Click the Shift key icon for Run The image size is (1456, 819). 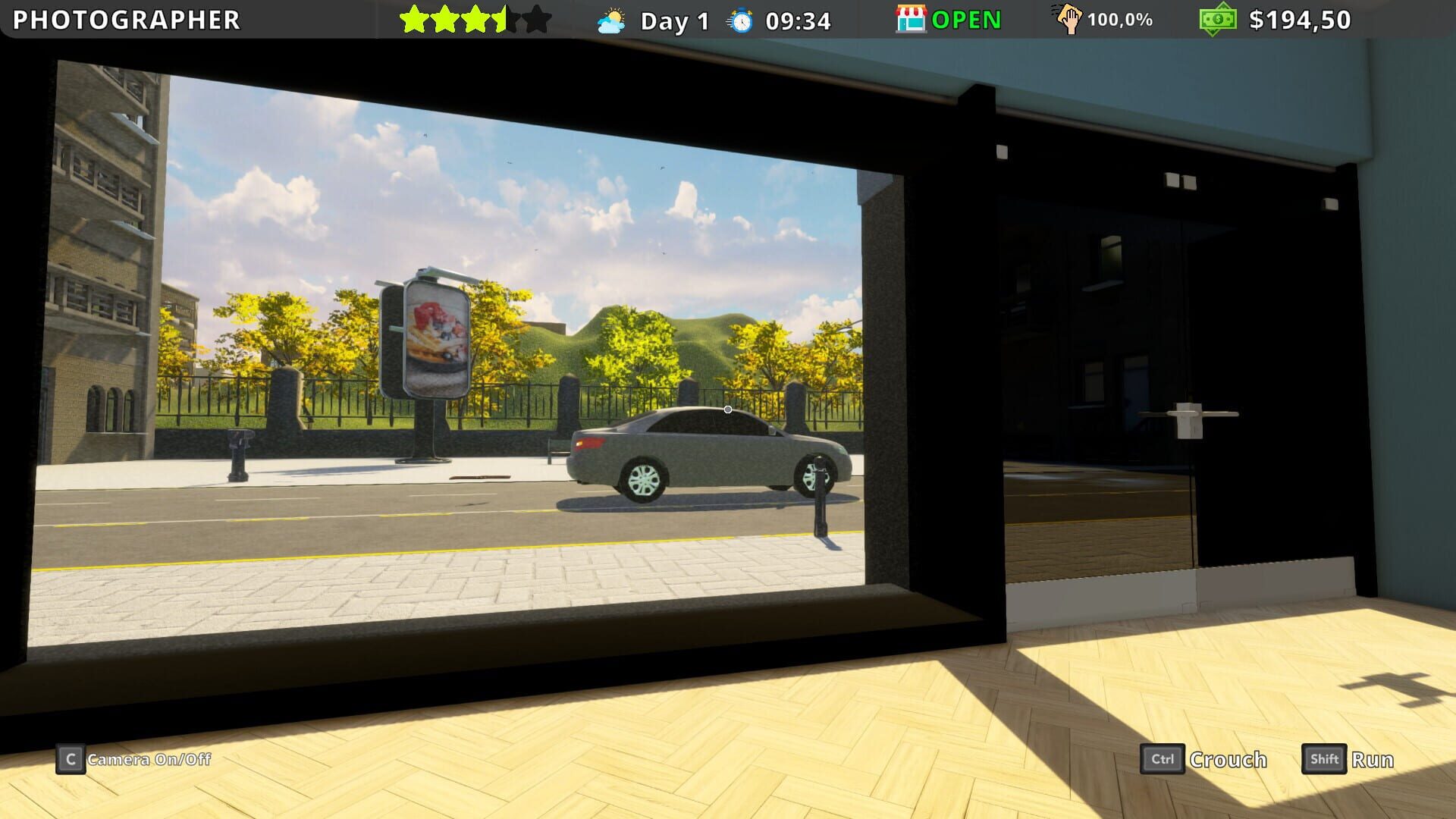tap(1323, 759)
